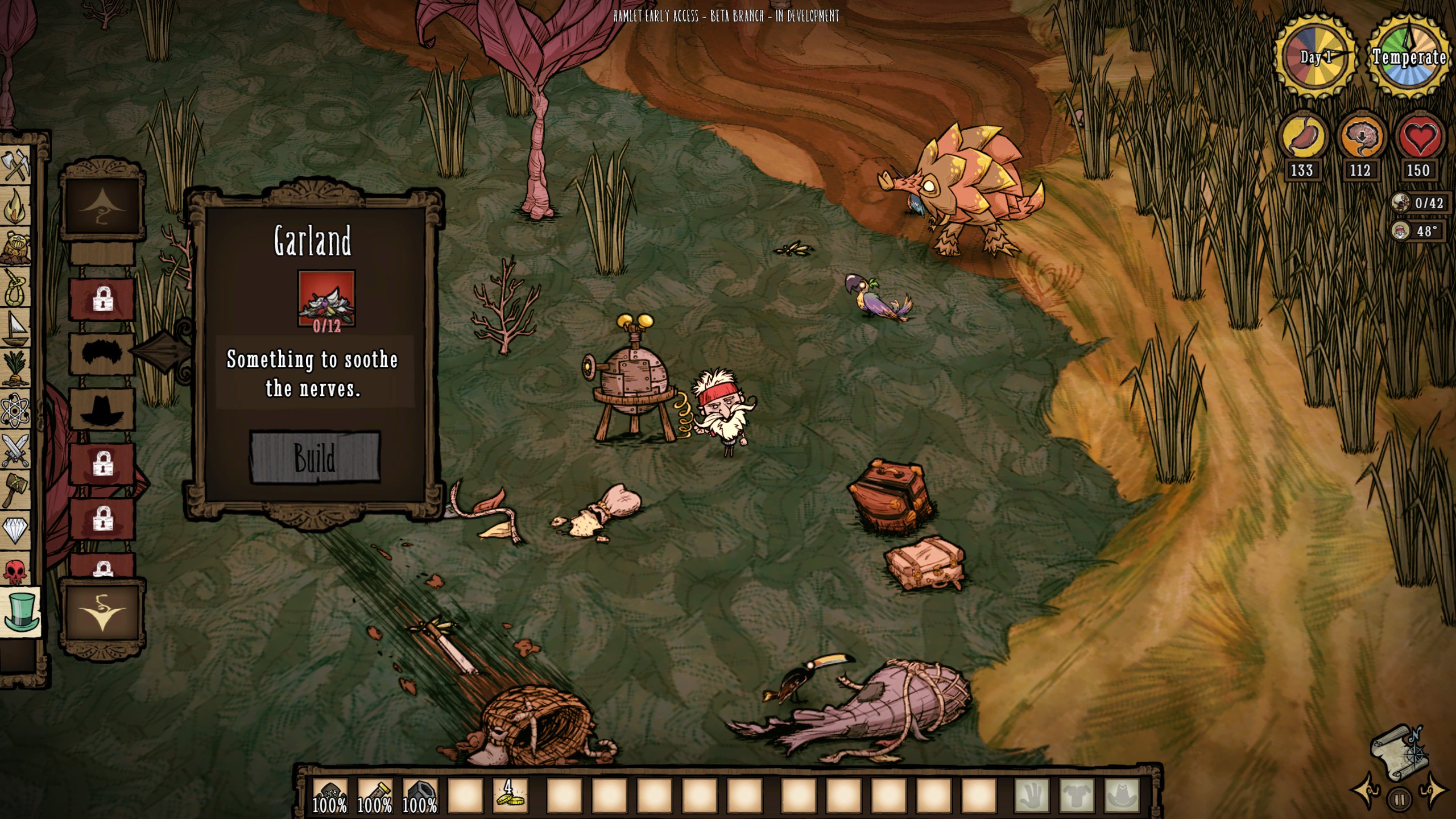Open the Tools crafting tab
Image resolution: width=1456 pixels, height=819 pixels.
point(15,166)
